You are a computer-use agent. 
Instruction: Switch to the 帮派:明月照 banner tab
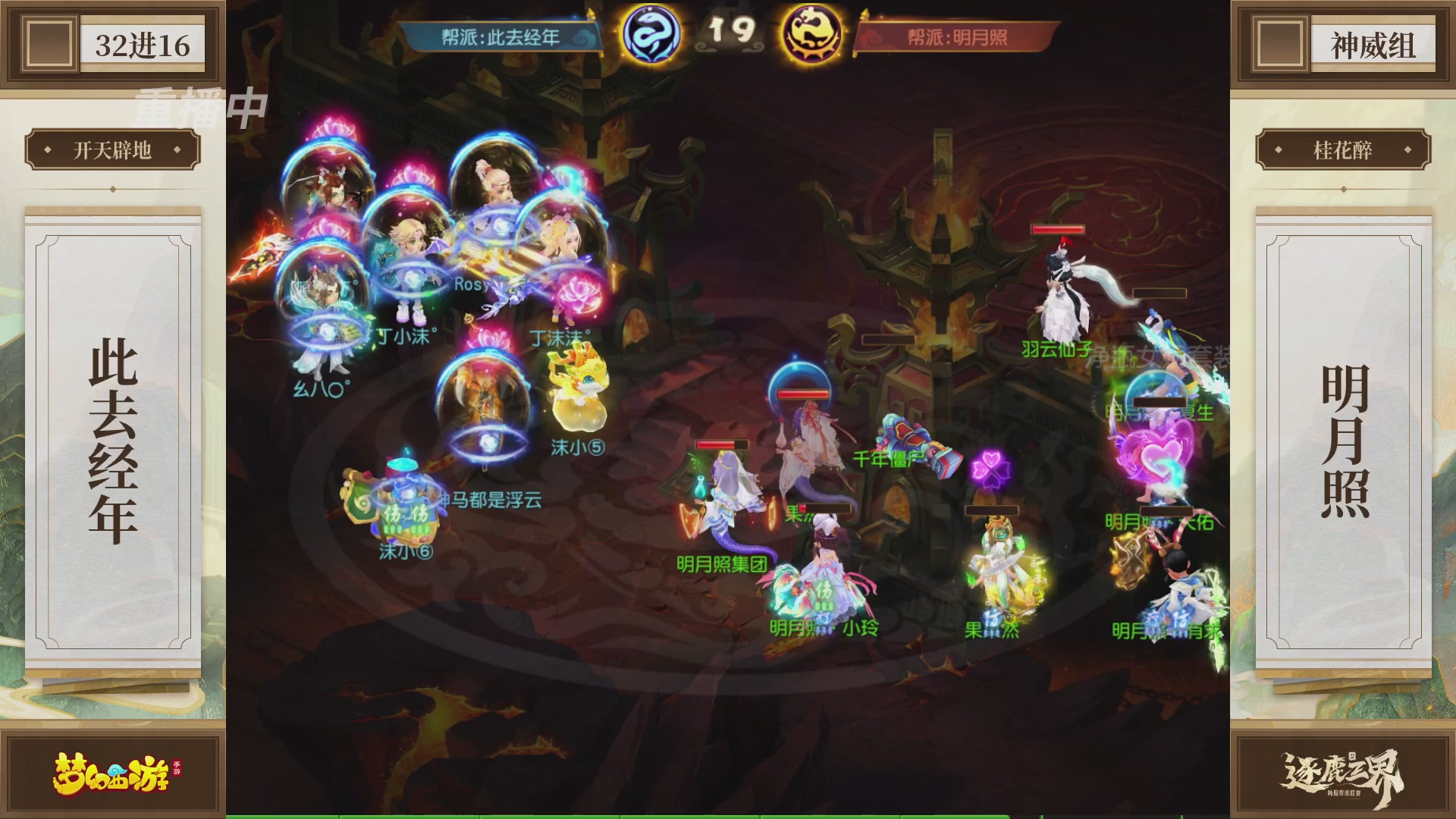click(958, 36)
